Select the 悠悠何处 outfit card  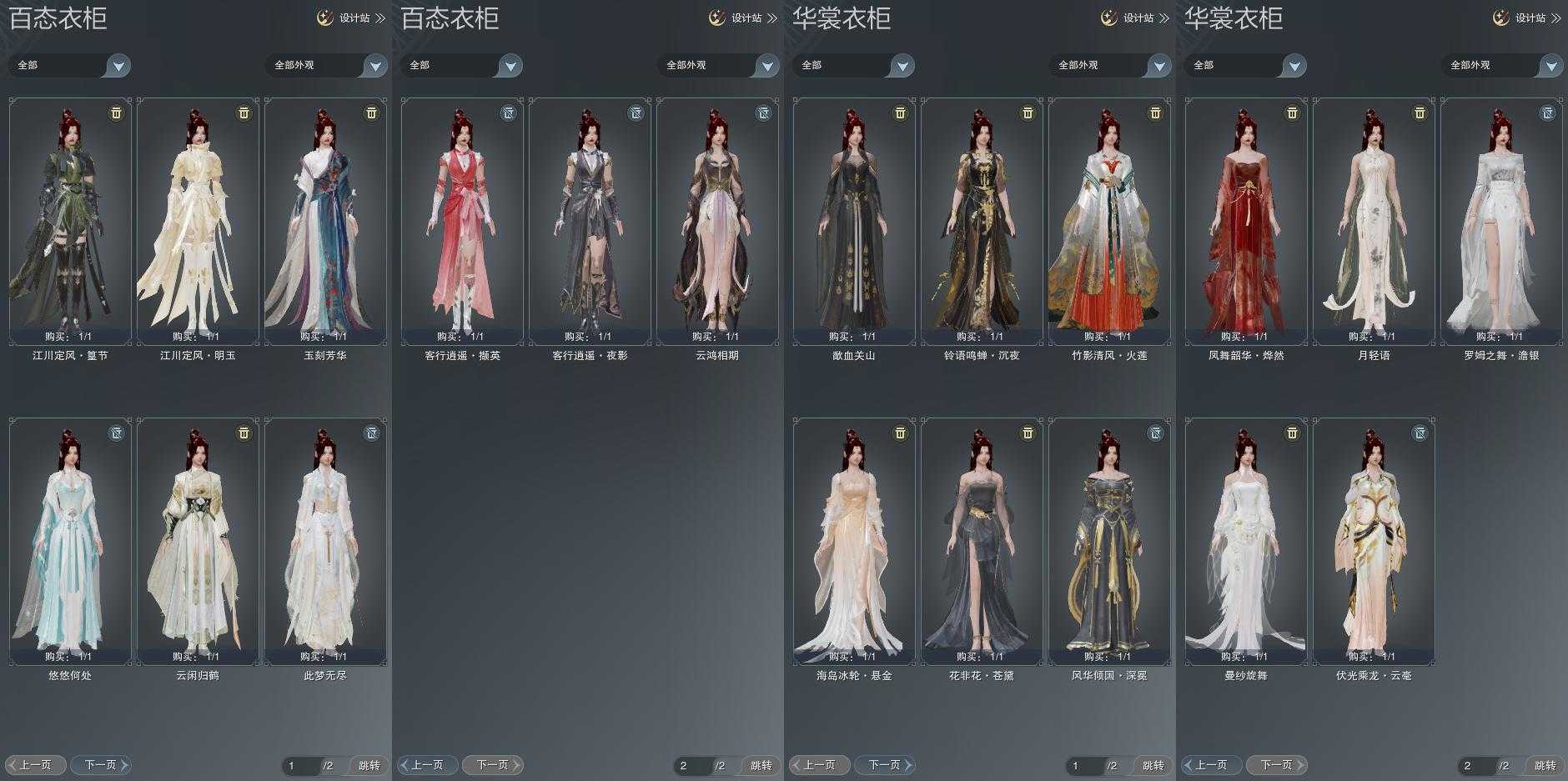[x=70, y=541]
